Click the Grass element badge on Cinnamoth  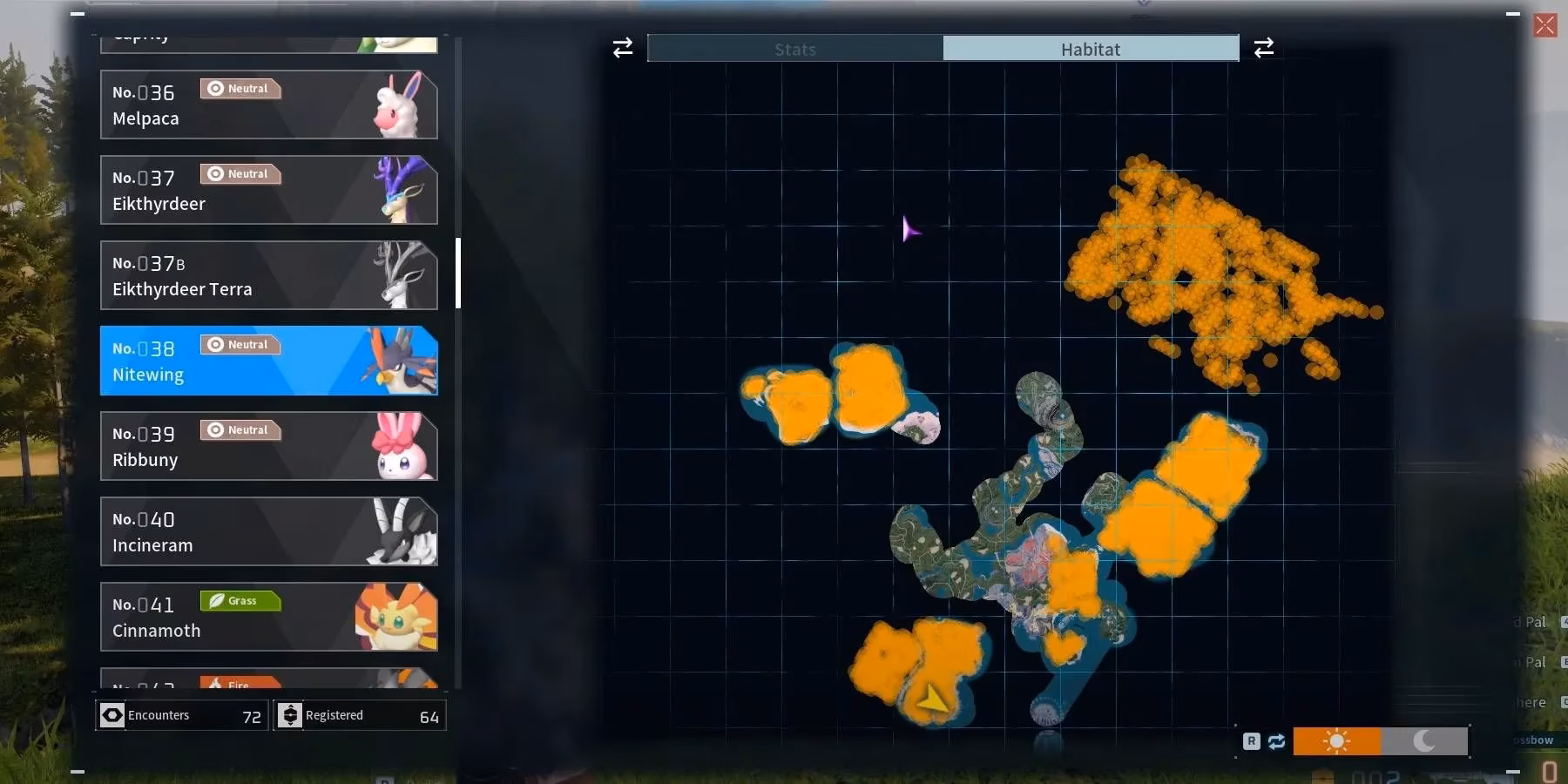[x=239, y=601]
